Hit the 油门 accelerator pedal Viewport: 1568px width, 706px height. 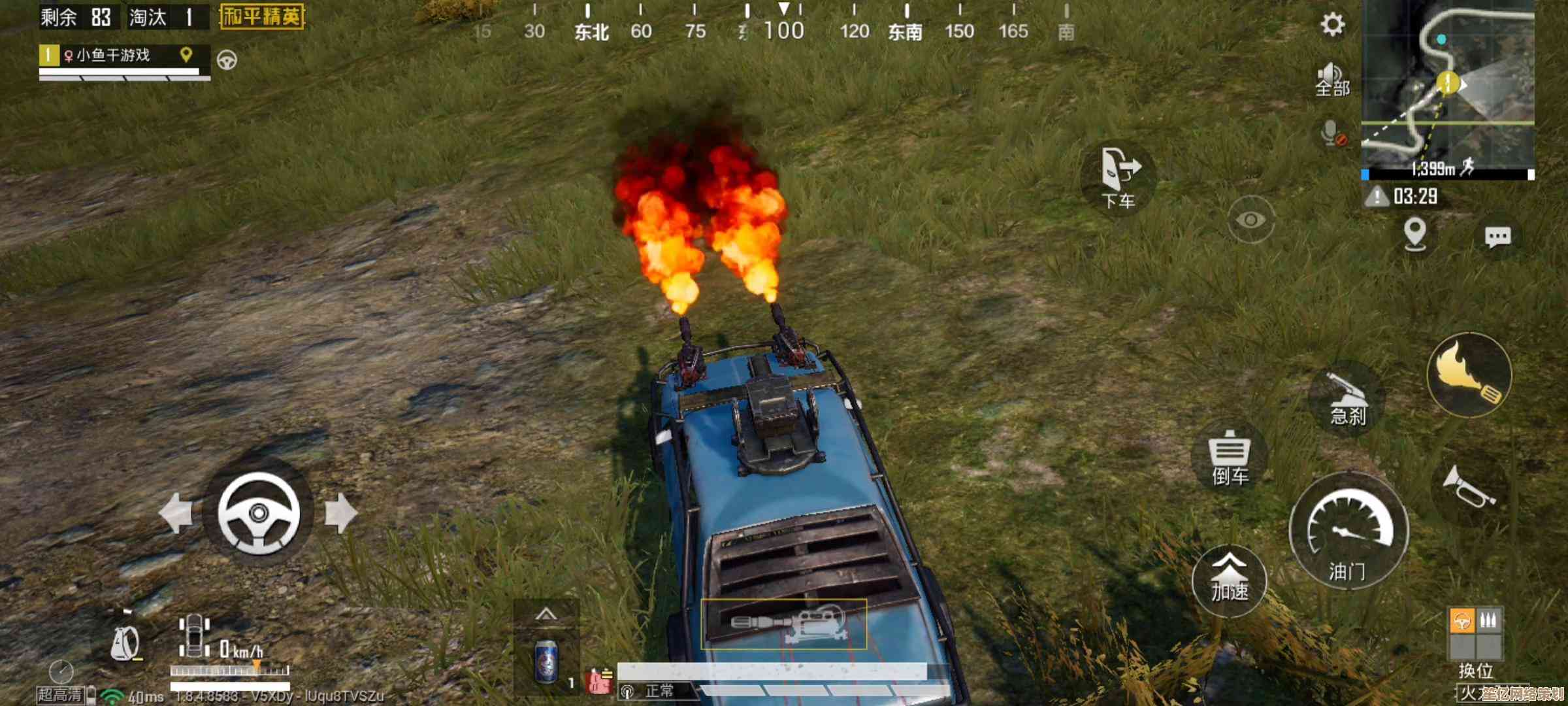(x=1348, y=531)
